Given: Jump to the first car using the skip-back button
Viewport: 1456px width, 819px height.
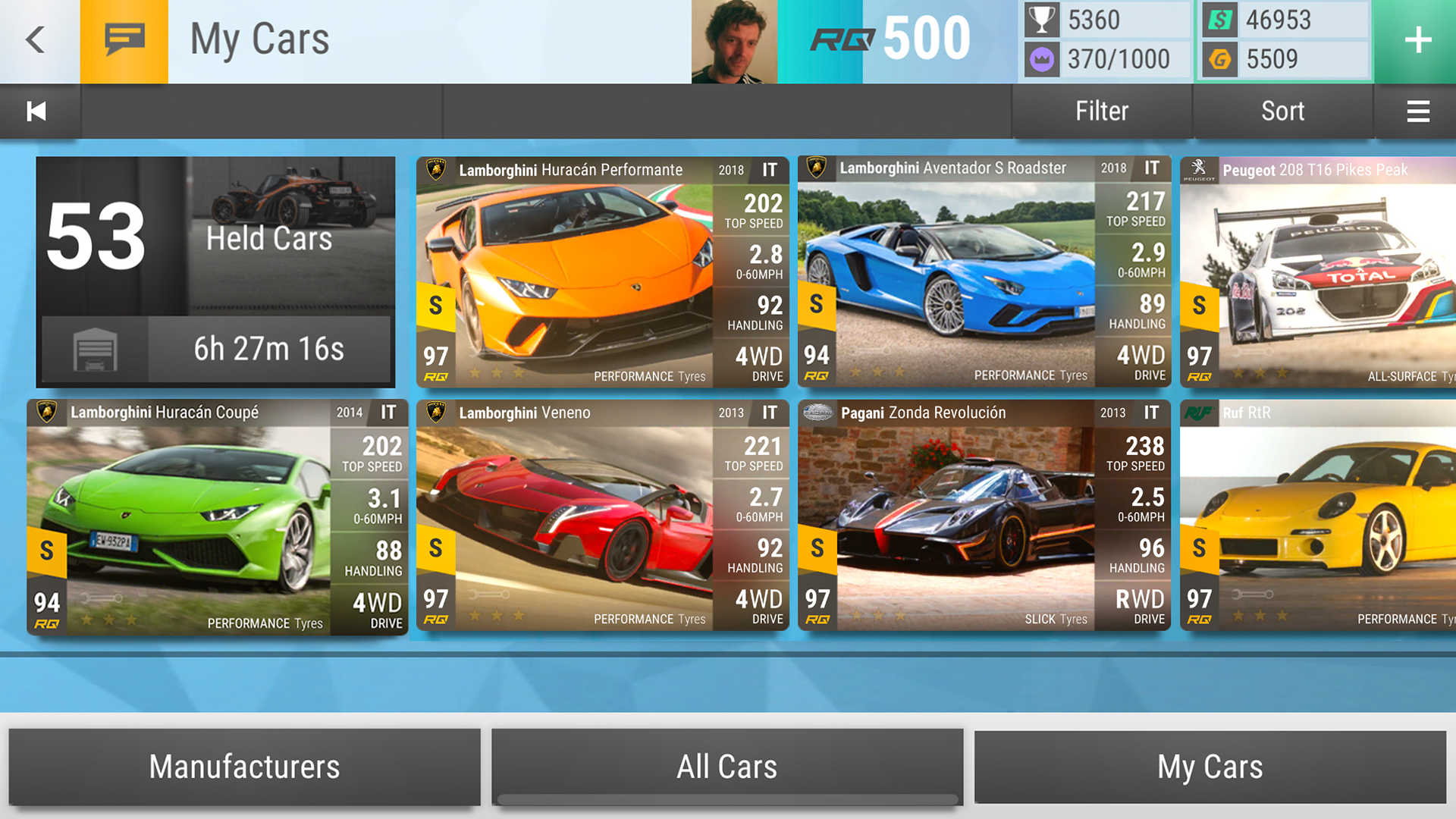Looking at the screenshot, I should click(36, 111).
